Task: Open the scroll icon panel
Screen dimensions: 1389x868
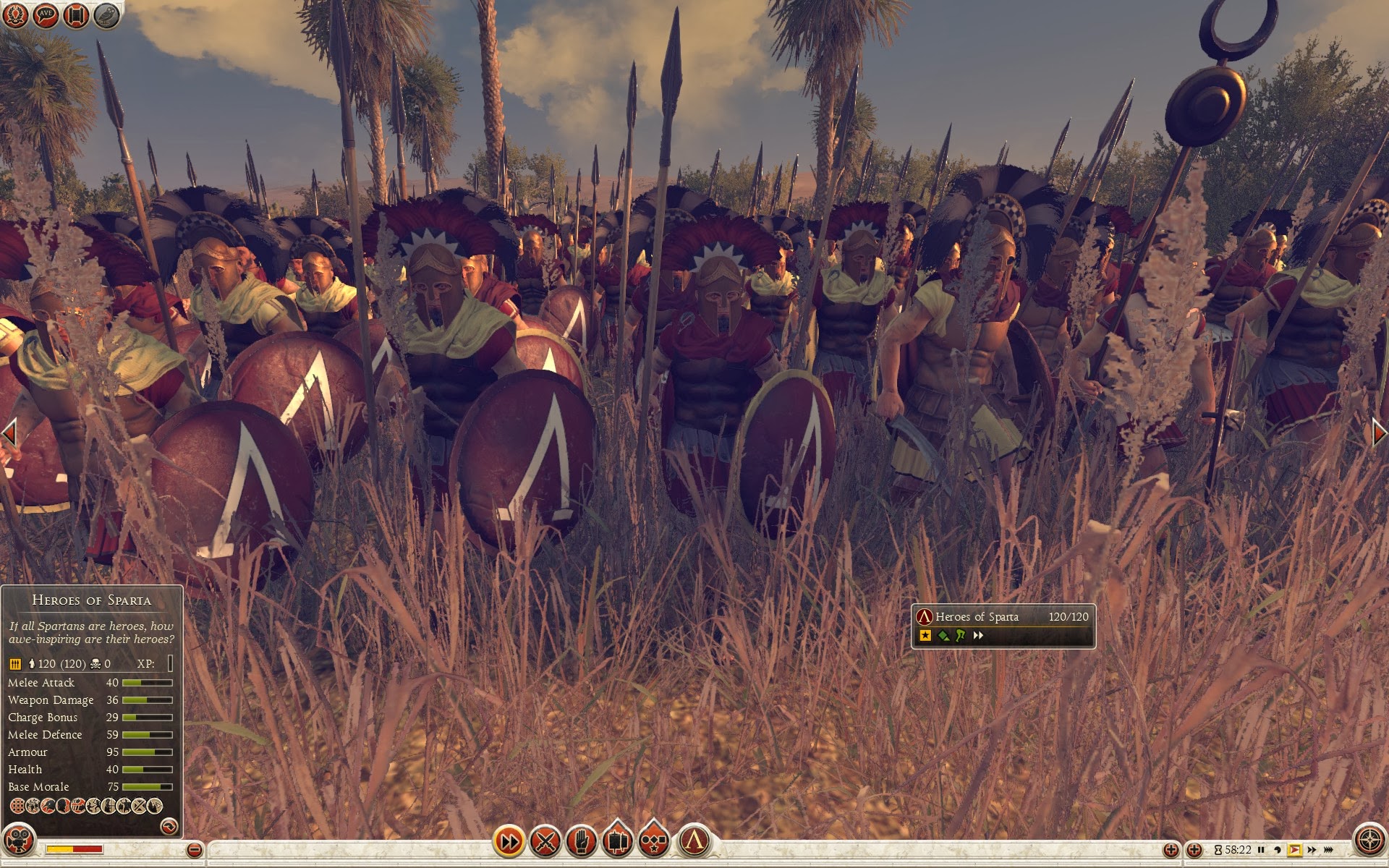Action: (x=76, y=15)
